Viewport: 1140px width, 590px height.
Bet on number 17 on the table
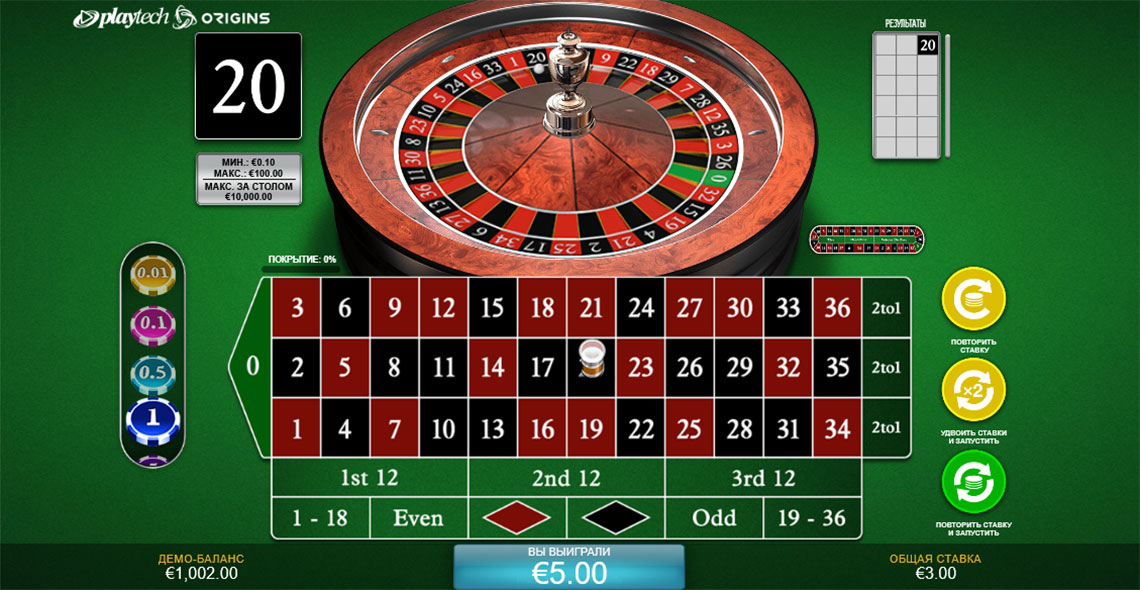pos(541,367)
